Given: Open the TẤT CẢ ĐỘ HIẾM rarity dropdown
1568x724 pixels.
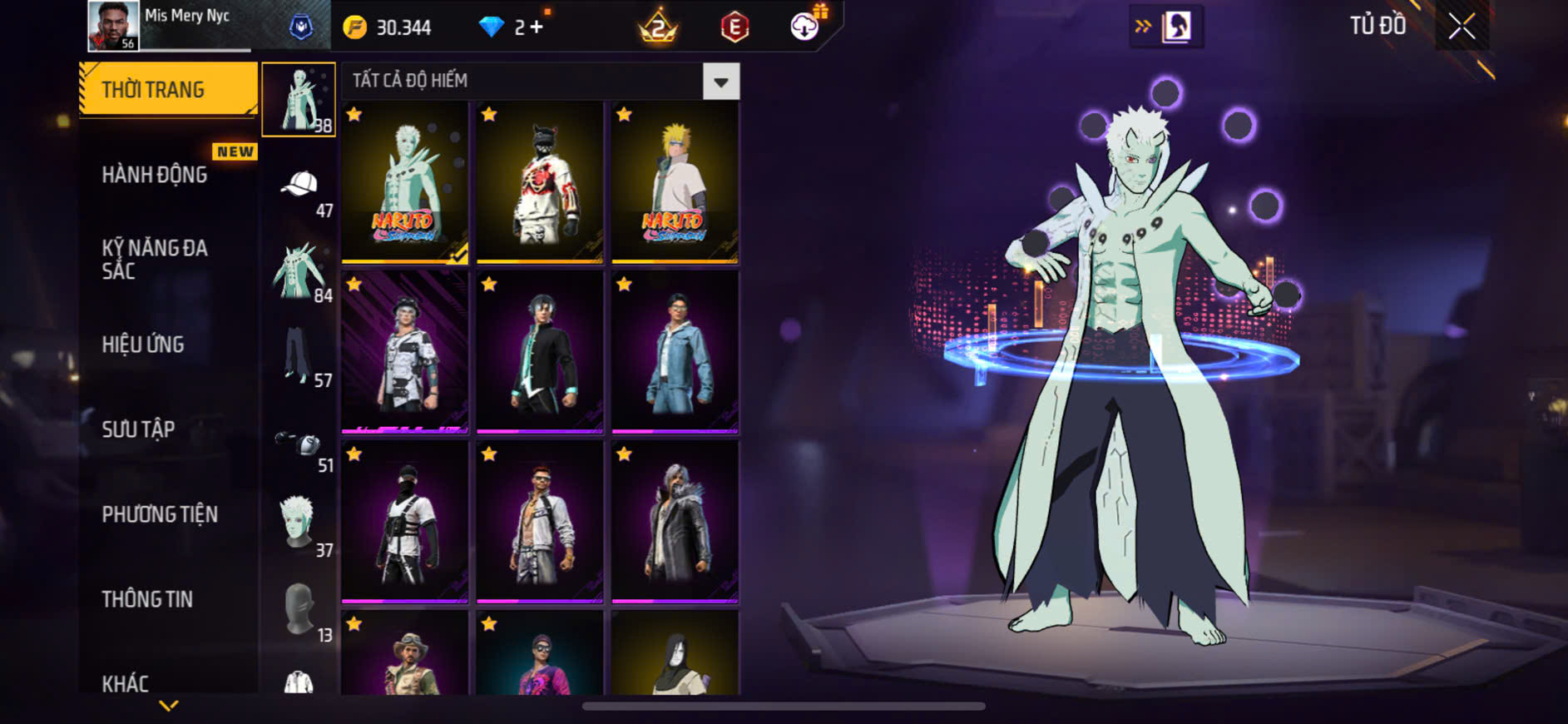Looking at the screenshot, I should click(720, 82).
